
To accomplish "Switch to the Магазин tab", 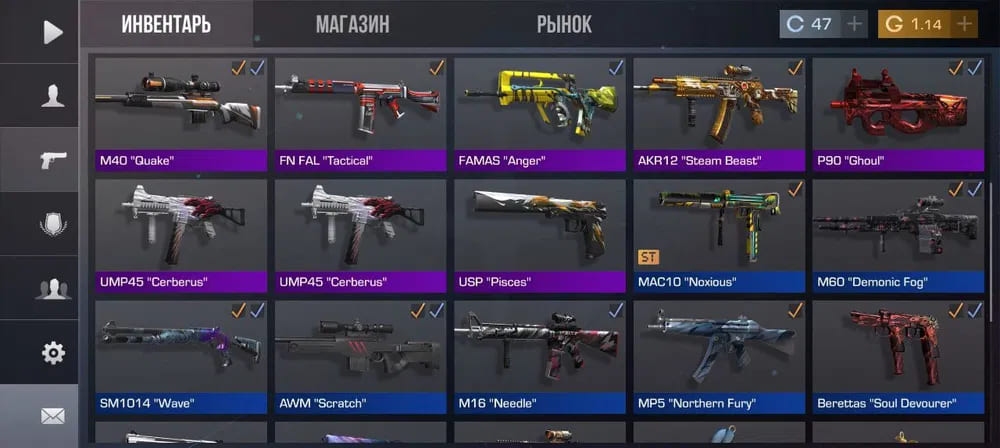I will (x=352, y=24).
